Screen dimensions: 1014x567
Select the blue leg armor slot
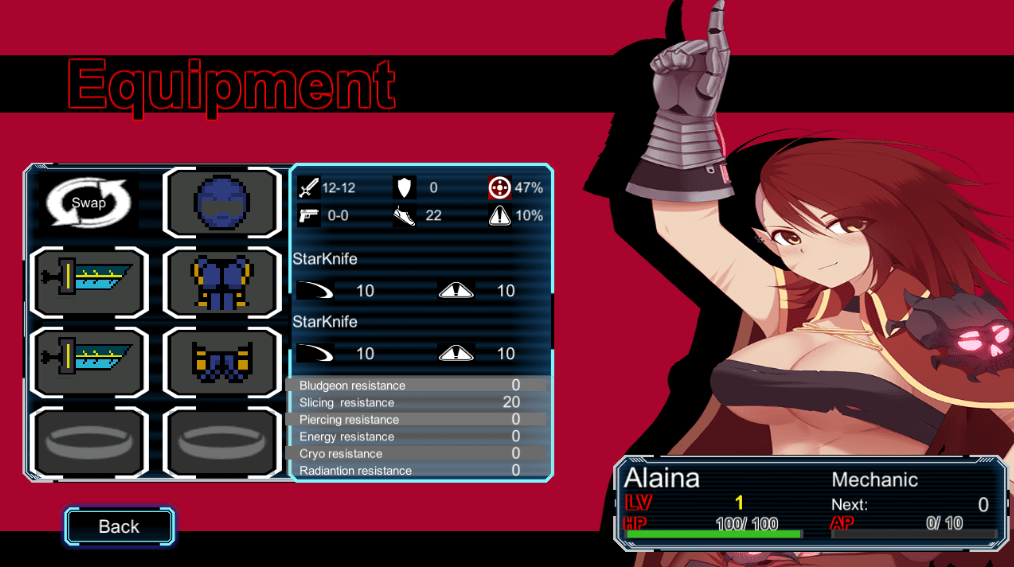(x=222, y=361)
